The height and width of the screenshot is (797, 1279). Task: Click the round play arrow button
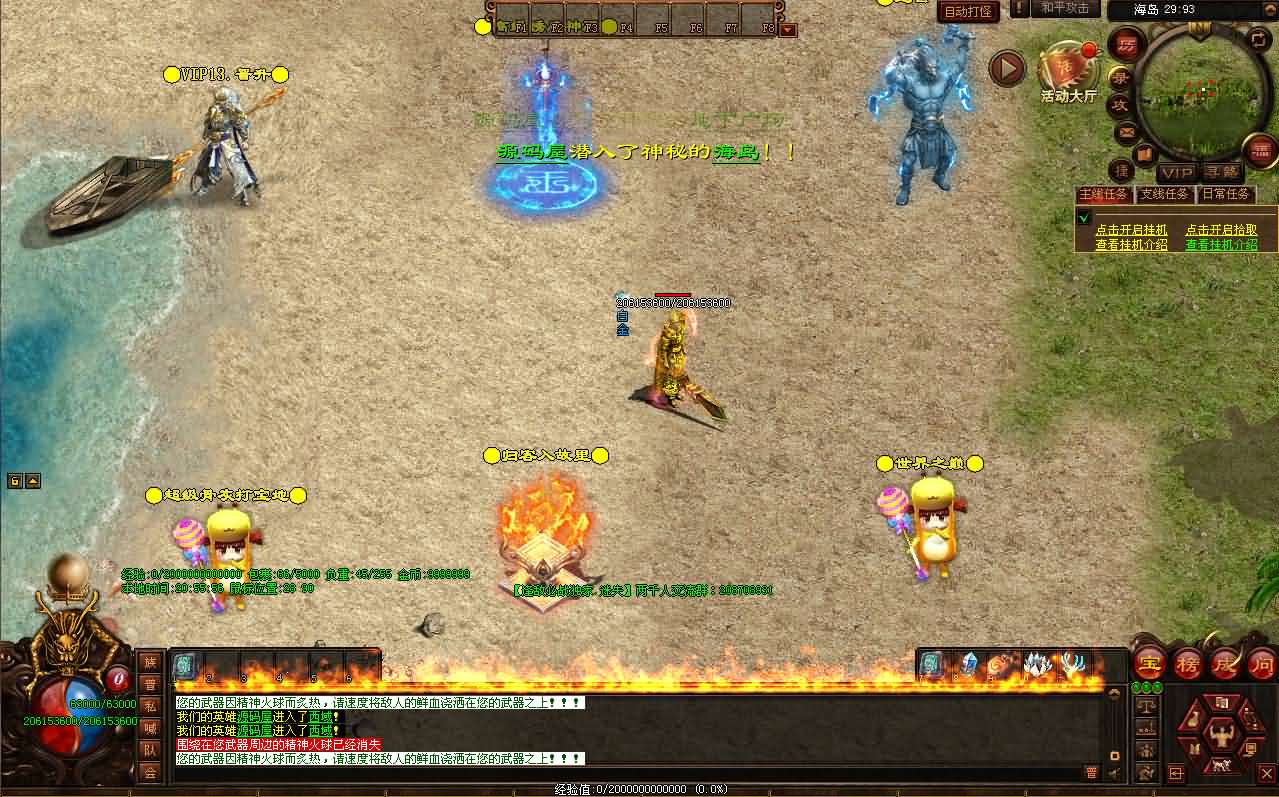coord(1007,68)
